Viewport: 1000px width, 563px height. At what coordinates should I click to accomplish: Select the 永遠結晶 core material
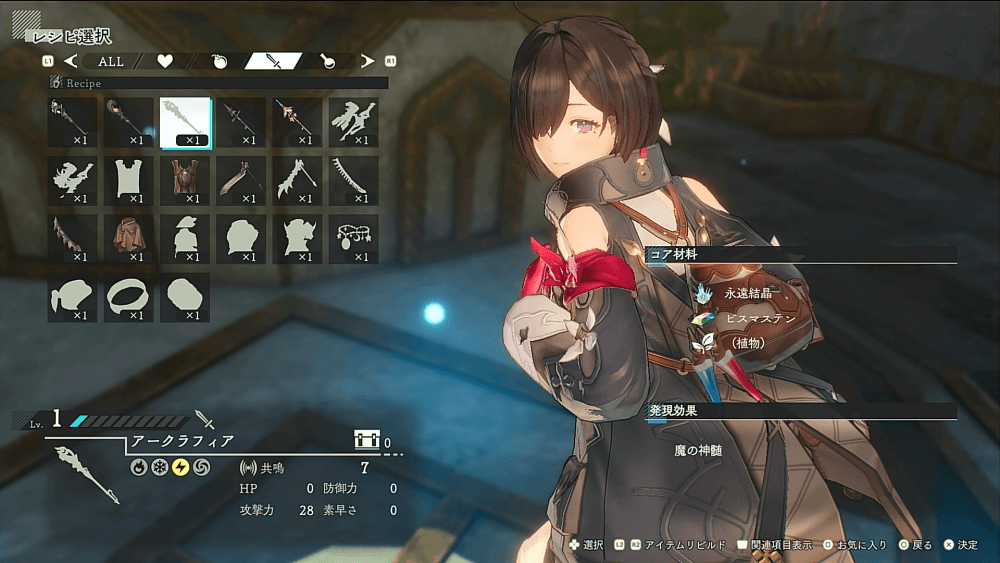(750, 293)
